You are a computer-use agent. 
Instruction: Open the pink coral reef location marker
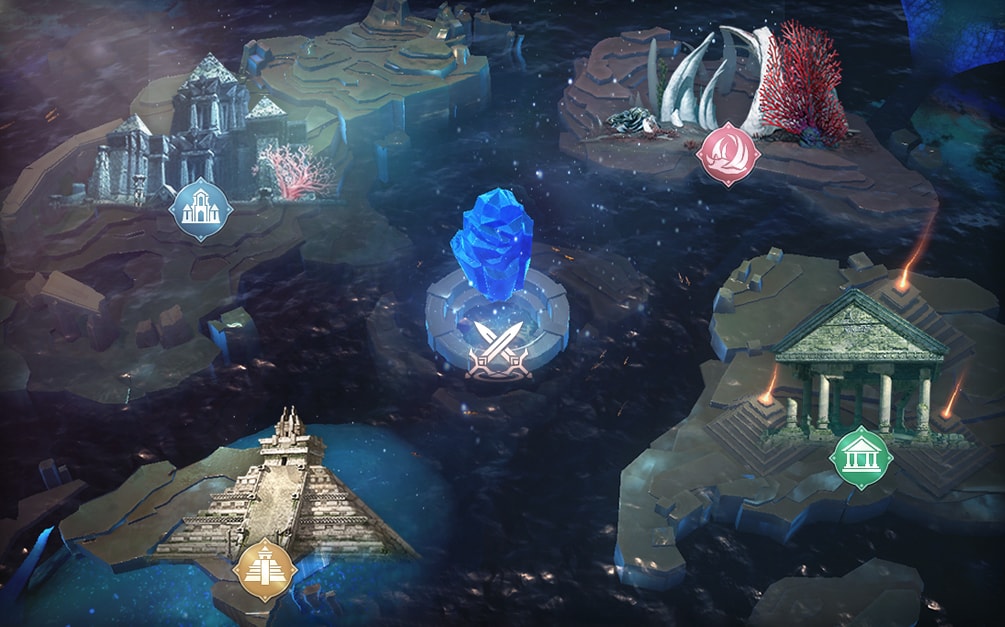pos(731,155)
